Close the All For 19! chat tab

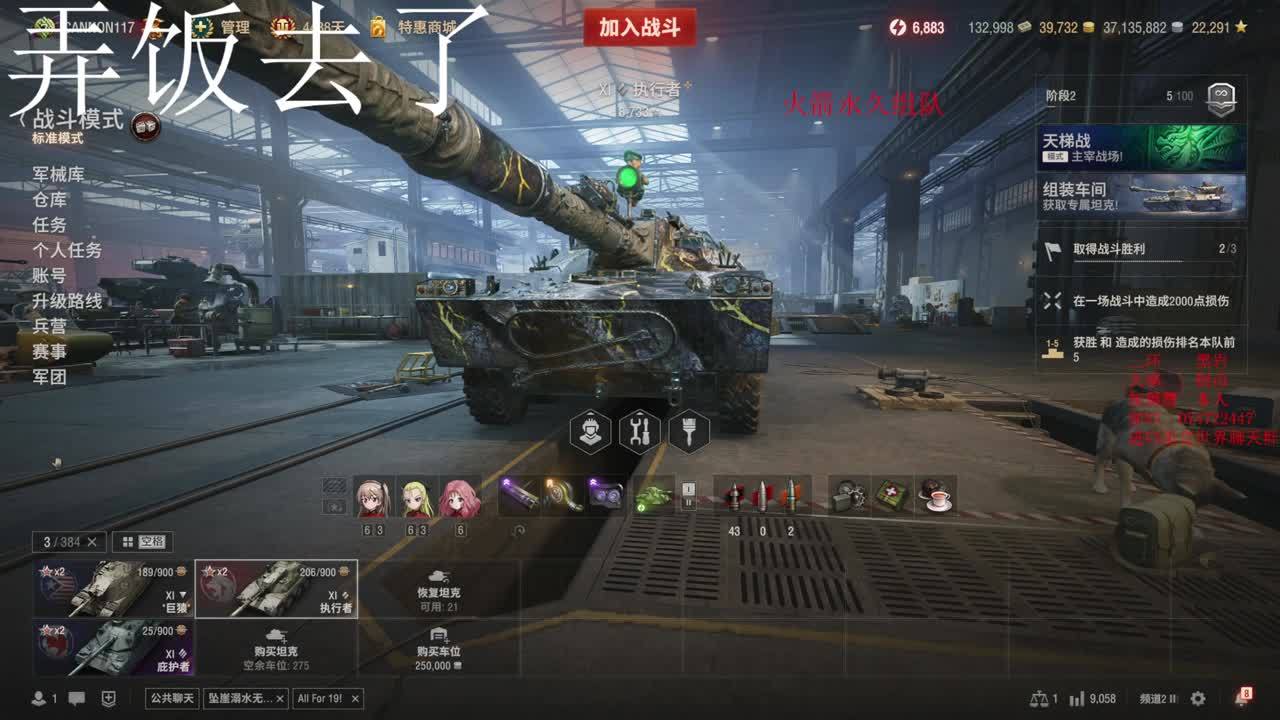pos(354,698)
